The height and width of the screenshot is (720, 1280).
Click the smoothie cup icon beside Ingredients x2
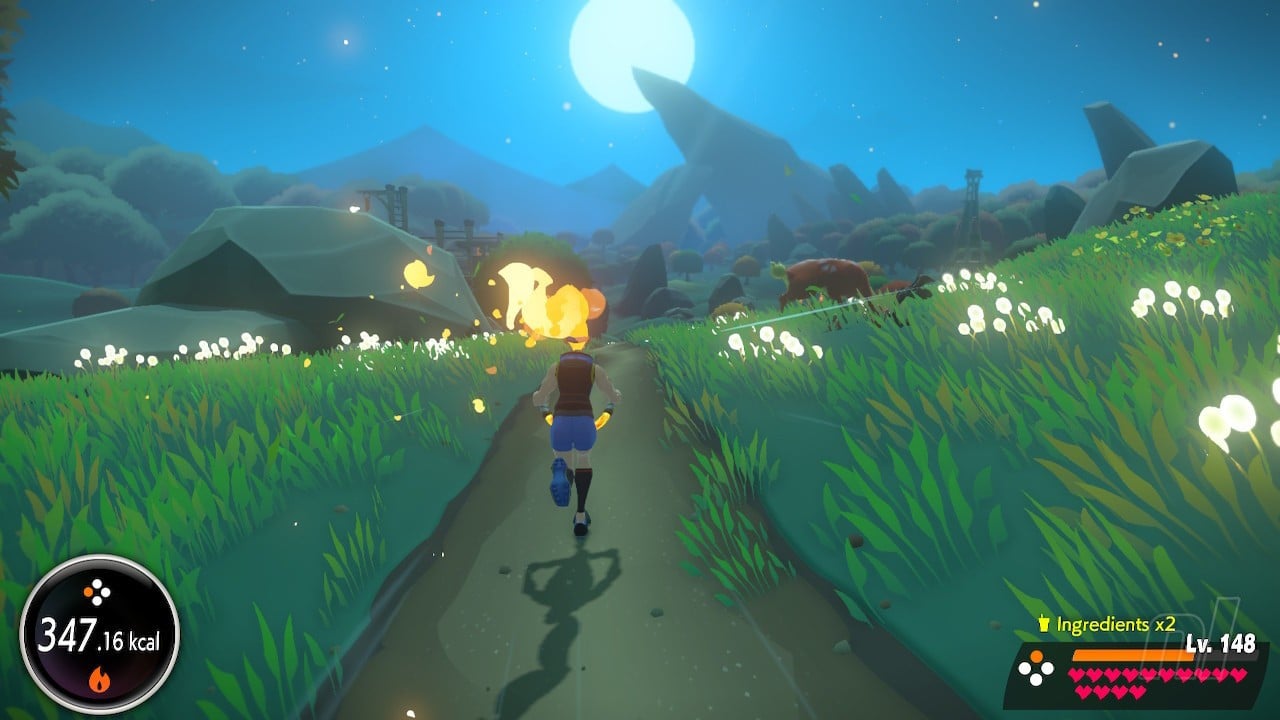click(1044, 621)
